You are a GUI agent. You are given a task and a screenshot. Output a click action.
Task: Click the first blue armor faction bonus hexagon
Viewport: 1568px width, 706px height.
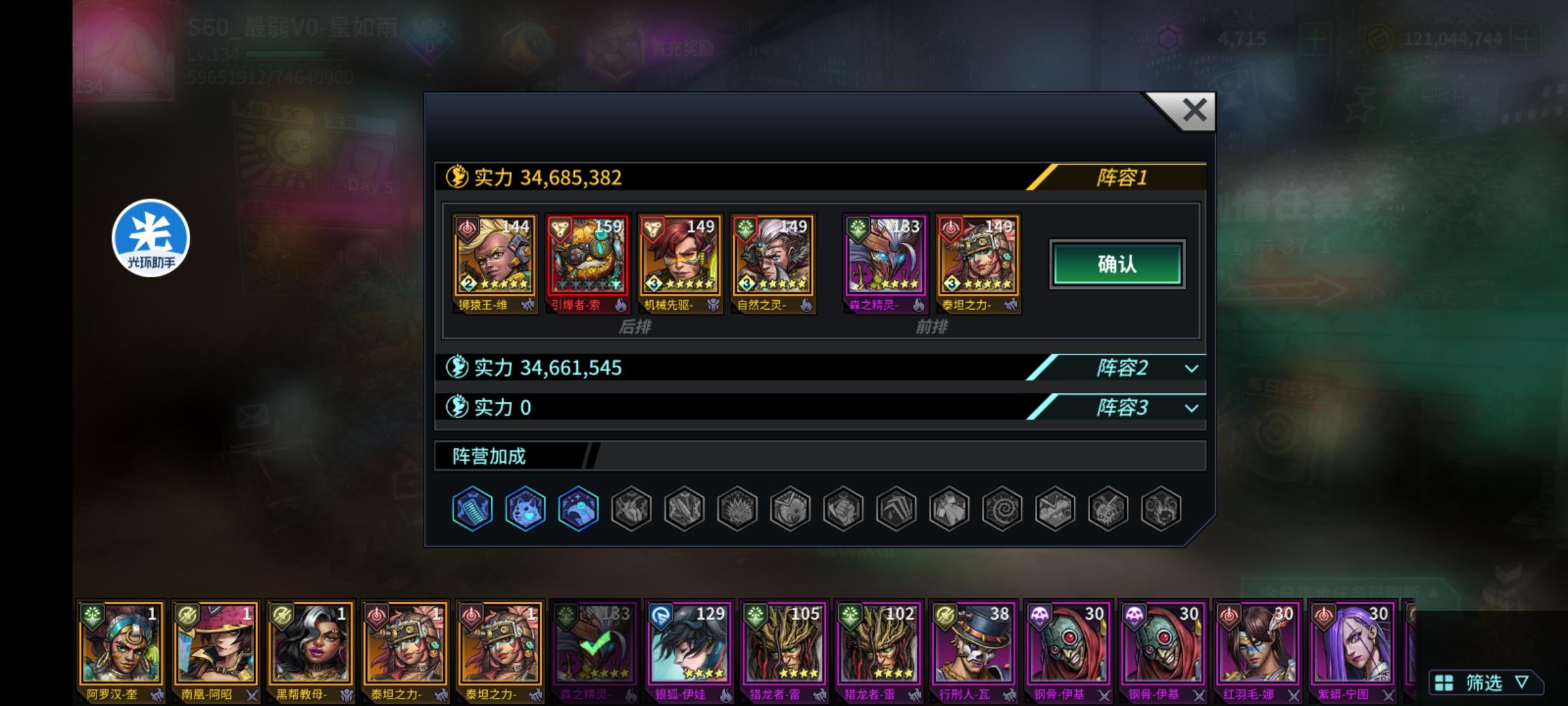(472, 509)
